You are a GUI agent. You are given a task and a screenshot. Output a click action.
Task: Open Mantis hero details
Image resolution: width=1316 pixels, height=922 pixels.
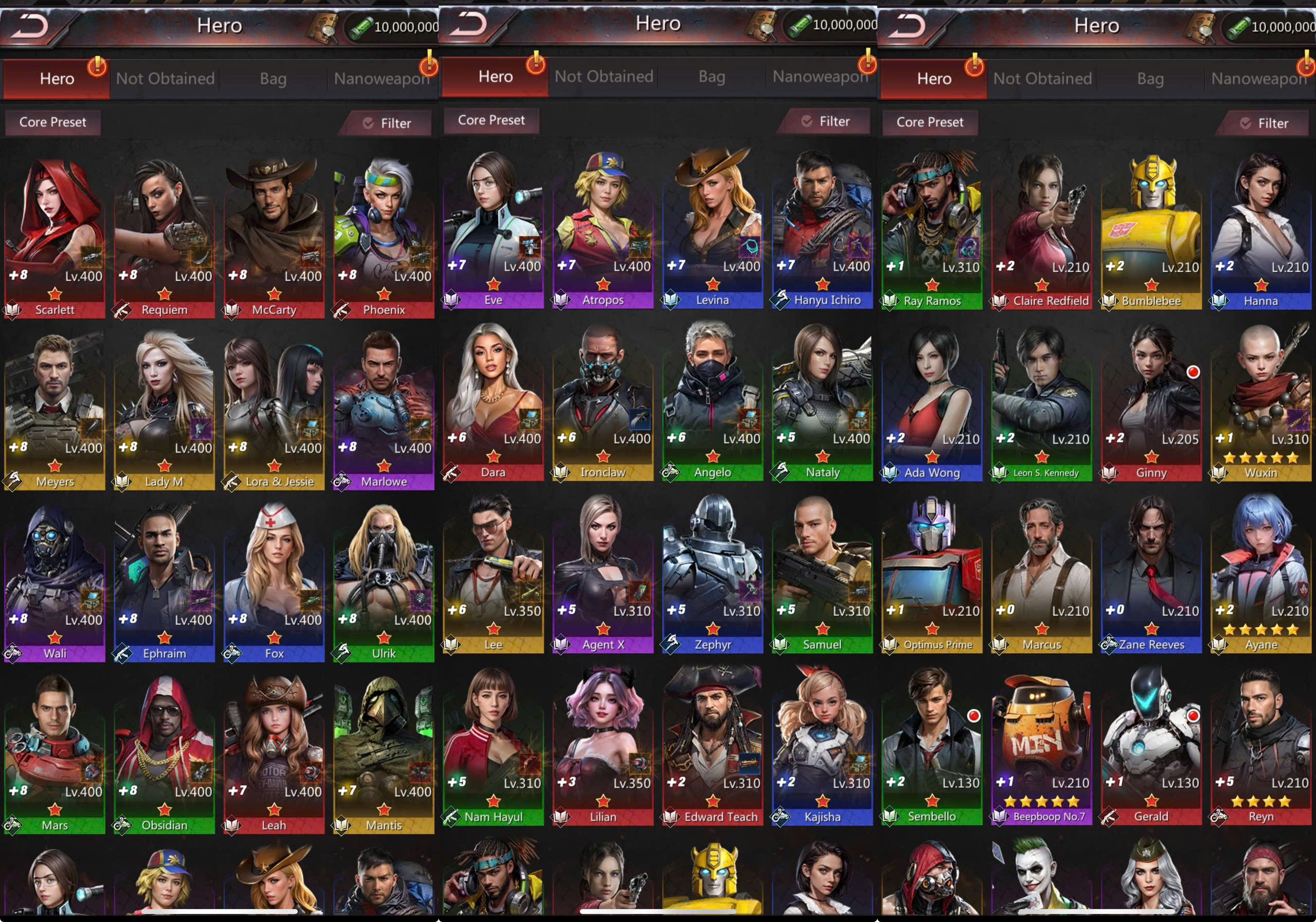(x=383, y=751)
